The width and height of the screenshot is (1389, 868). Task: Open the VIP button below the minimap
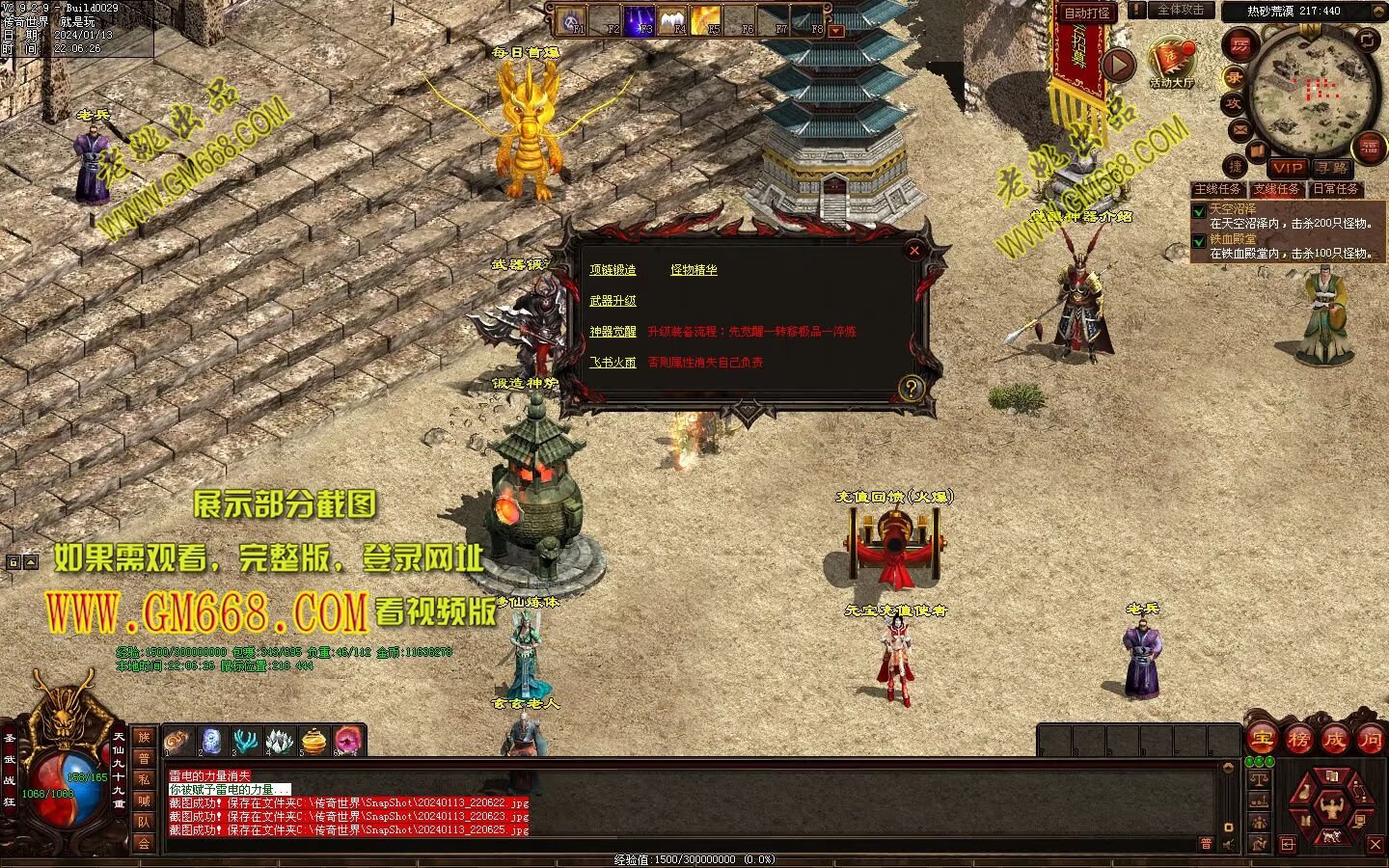pos(1287,168)
